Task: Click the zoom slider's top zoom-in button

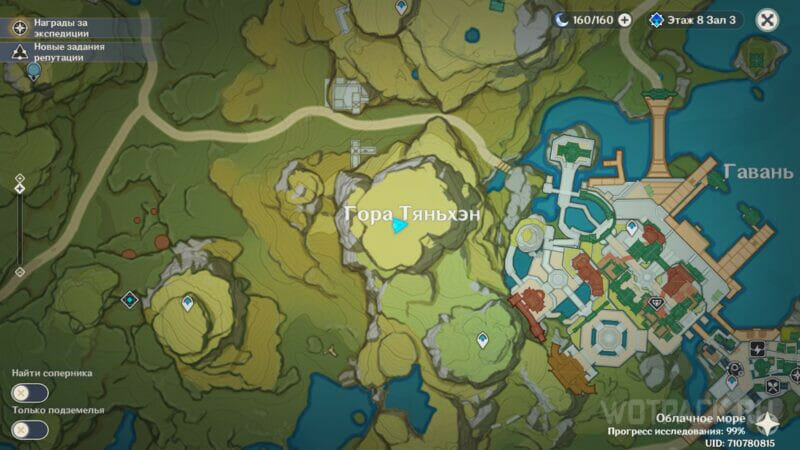Action: click(x=19, y=177)
